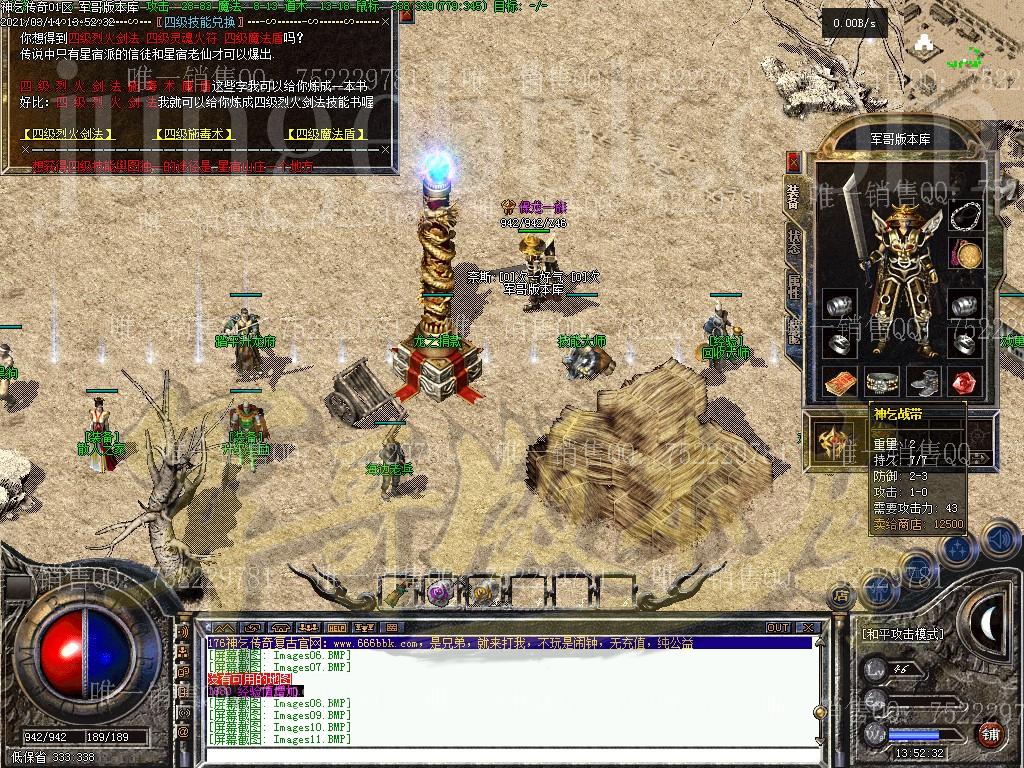This screenshot has height=768, width=1024.
Task: Select the necklace equipment slot
Action: 964,216
